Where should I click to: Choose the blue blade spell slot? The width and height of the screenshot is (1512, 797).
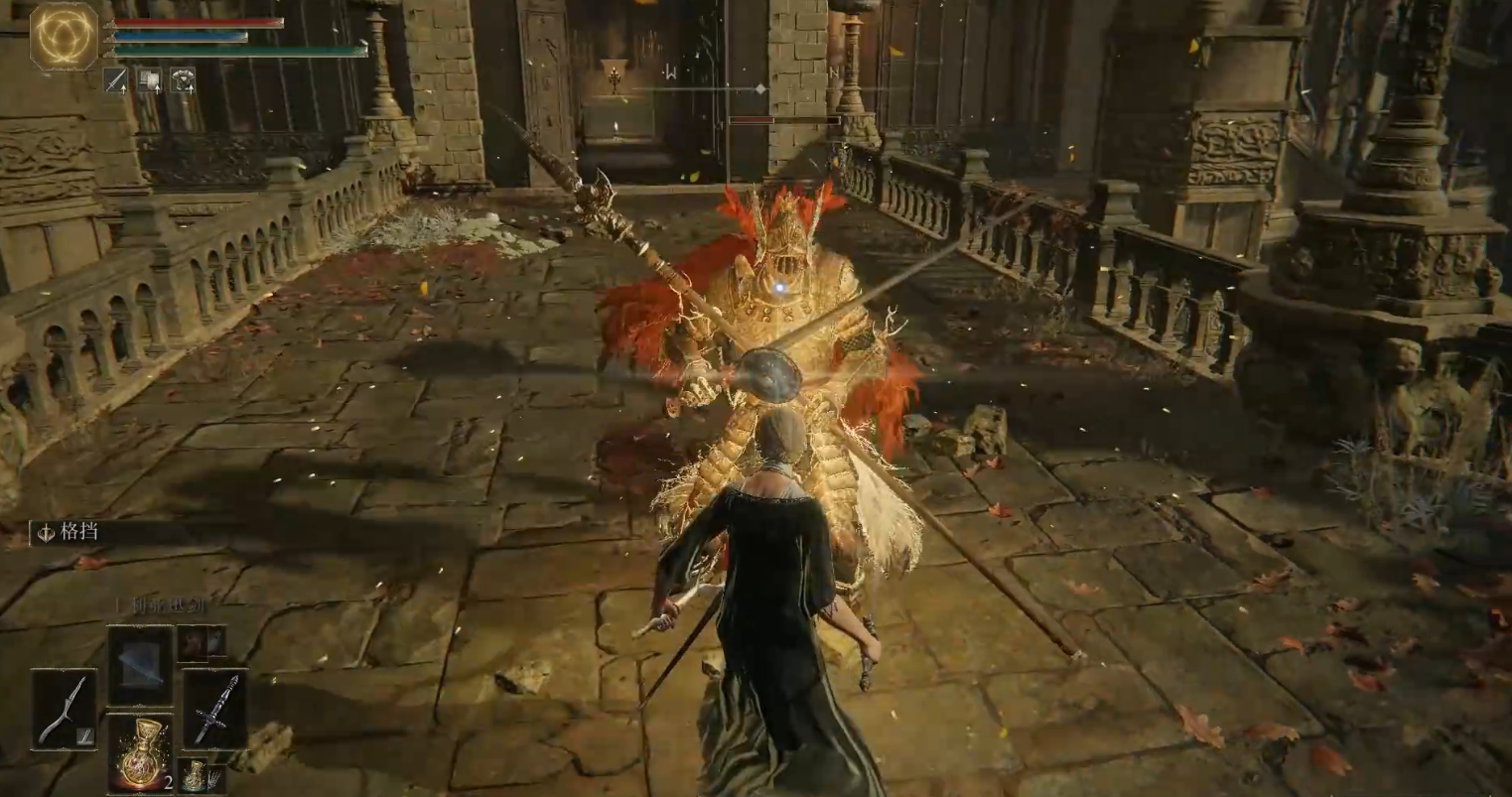click(140, 665)
